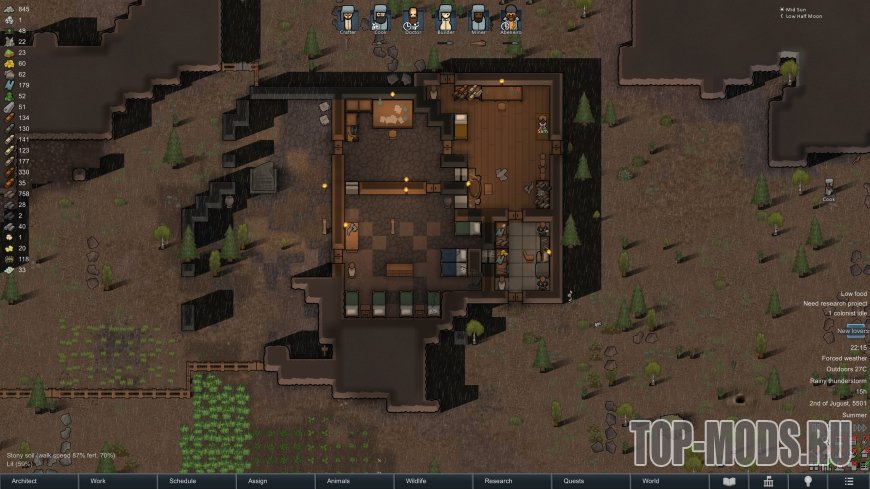Select the Doctor colonist portrait
870x489 pixels.
[413, 17]
